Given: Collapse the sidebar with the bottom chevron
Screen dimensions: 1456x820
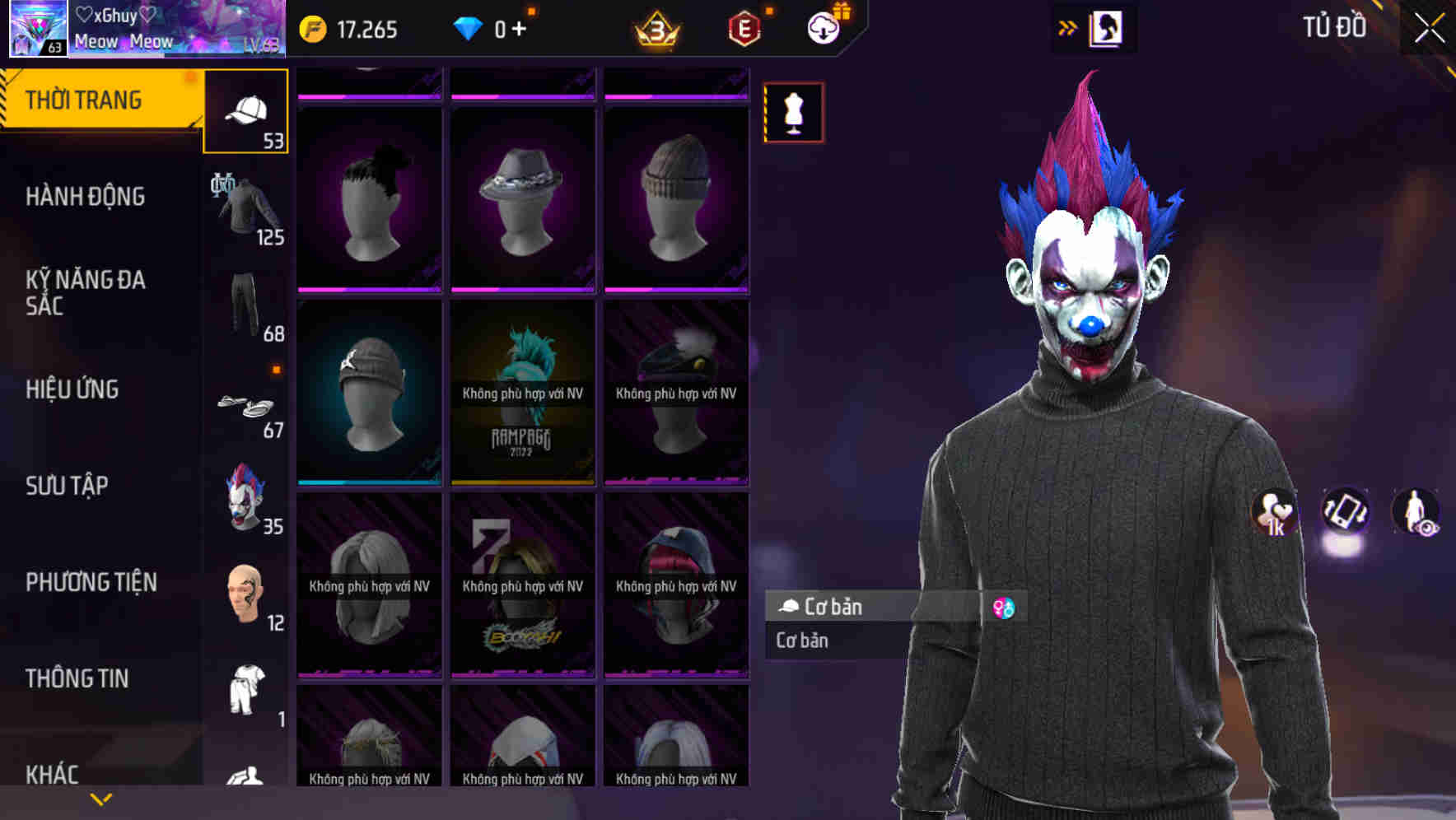Looking at the screenshot, I should pyautogui.click(x=100, y=799).
